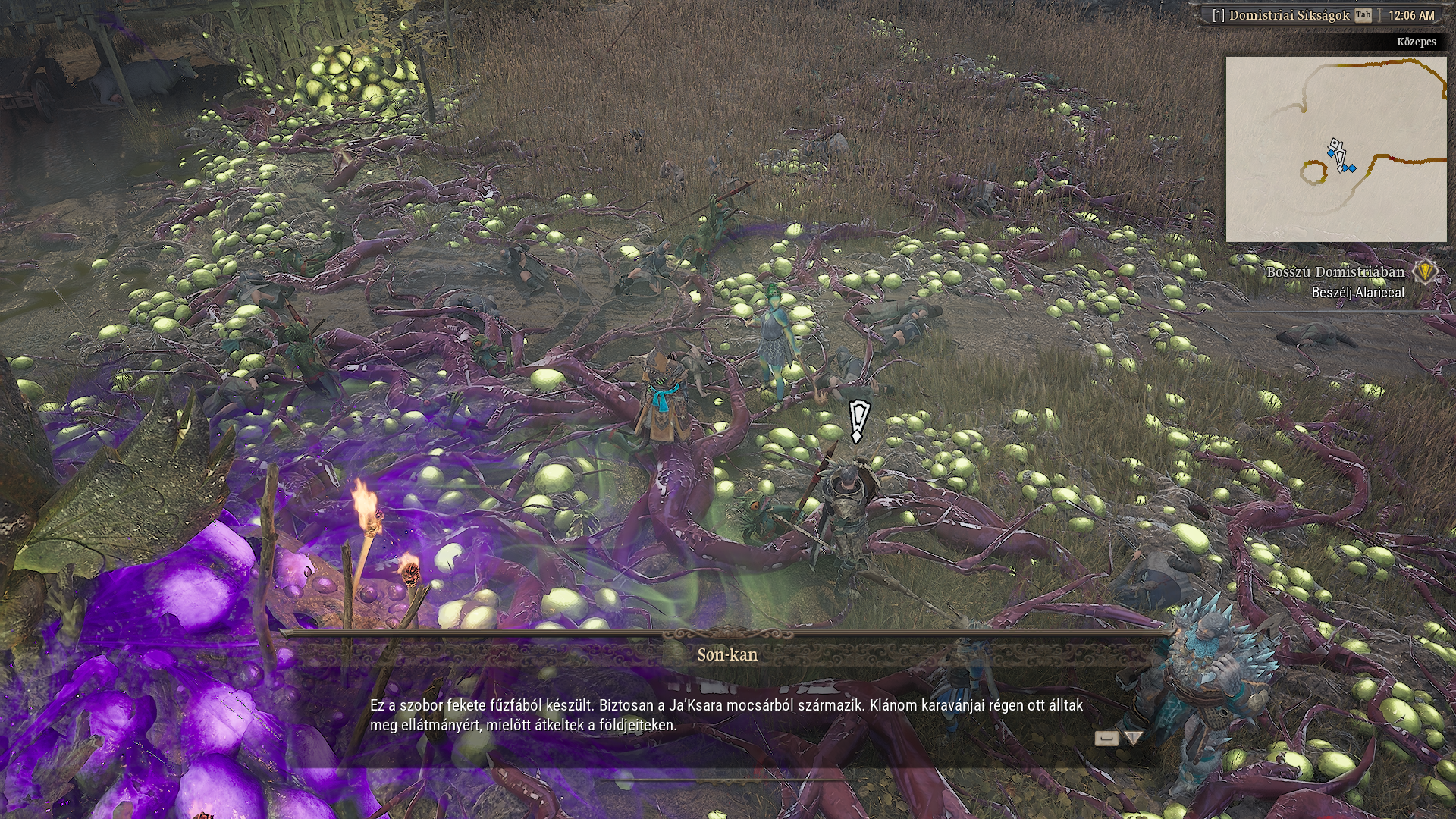Click the white exclamation quest marker
This screenshot has width=1456, height=819.
pyautogui.click(x=858, y=422)
